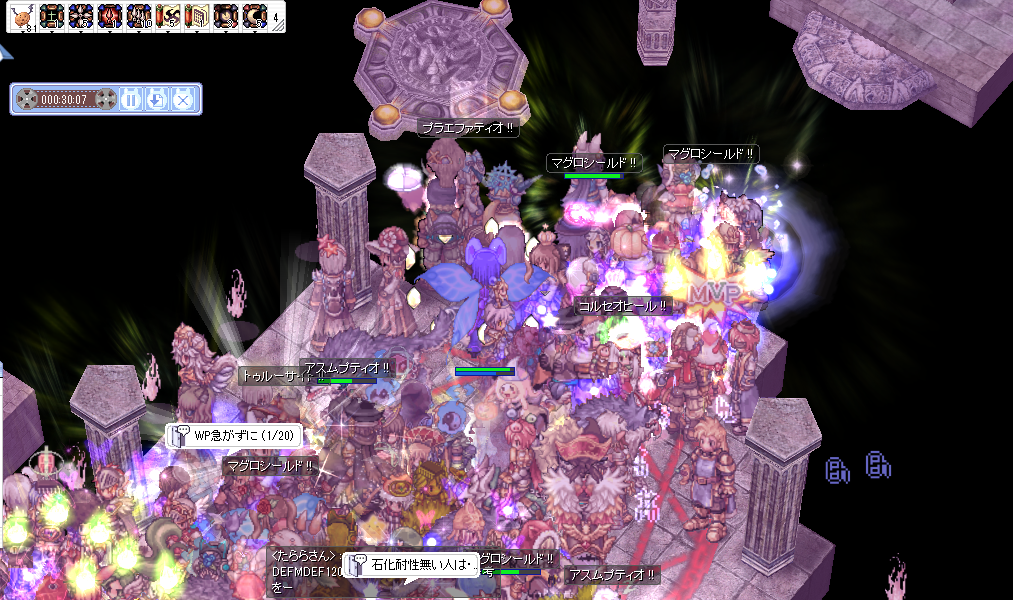Use the green cross skill slot

point(51,16)
